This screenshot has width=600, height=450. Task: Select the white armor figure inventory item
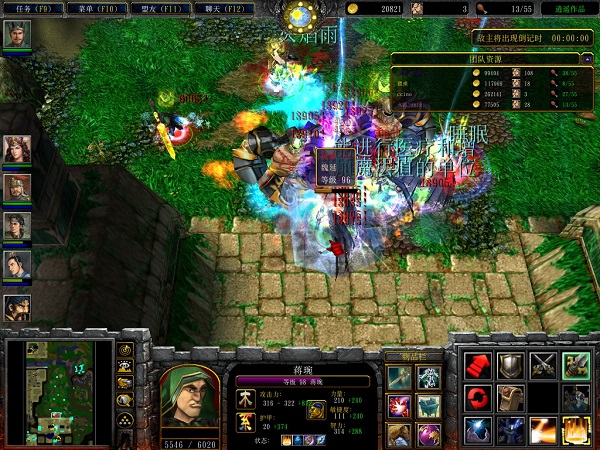point(429,378)
